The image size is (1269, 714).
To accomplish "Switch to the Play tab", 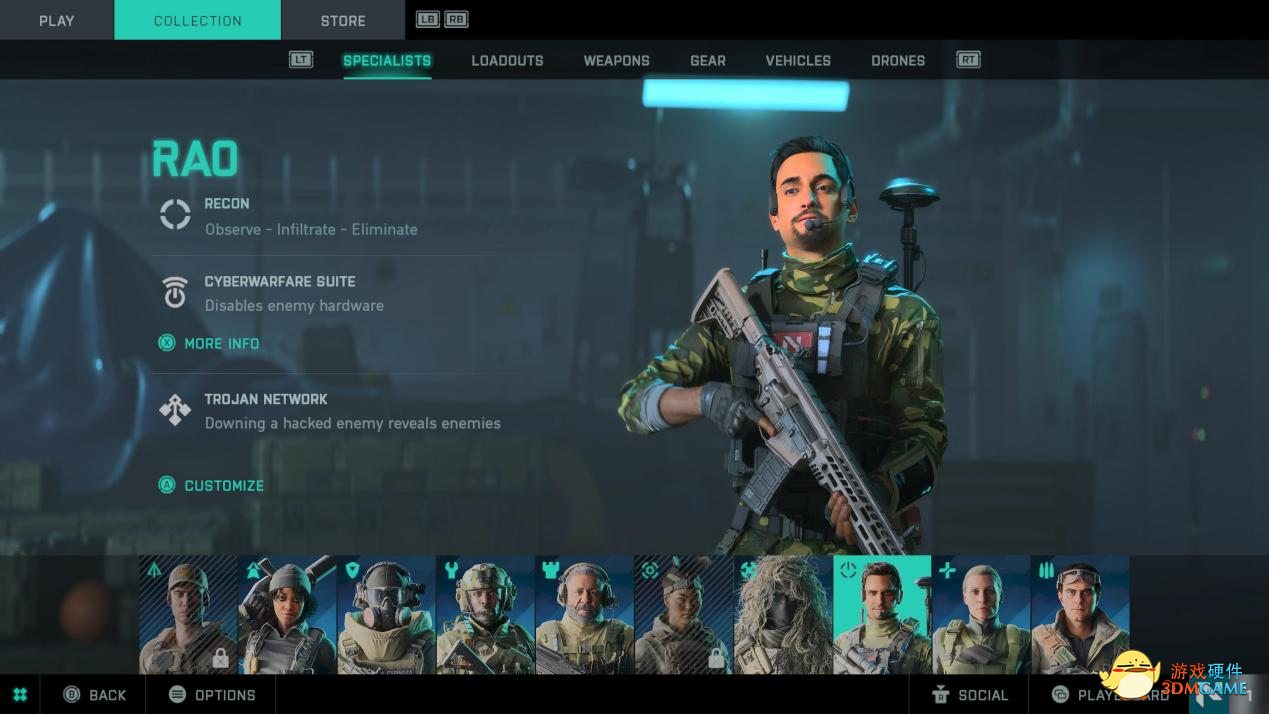I will (x=57, y=20).
